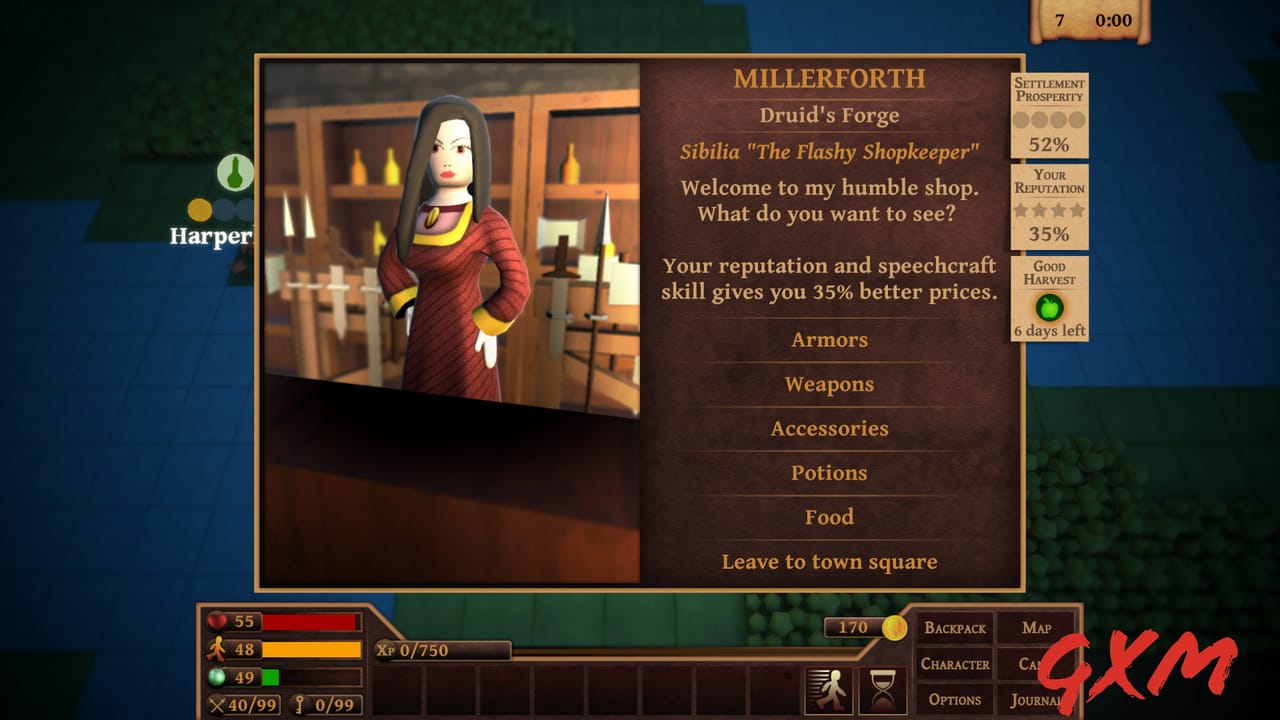
Task: View the Character sheet
Action: pos(955,664)
